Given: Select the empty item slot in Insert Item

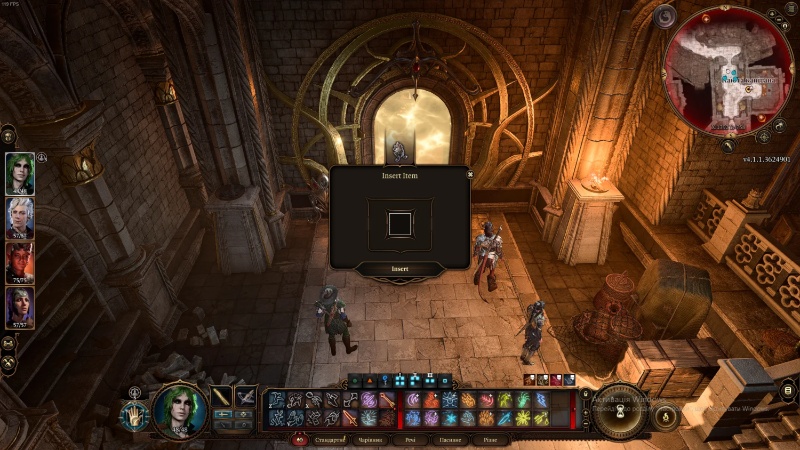Looking at the screenshot, I should [400, 223].
